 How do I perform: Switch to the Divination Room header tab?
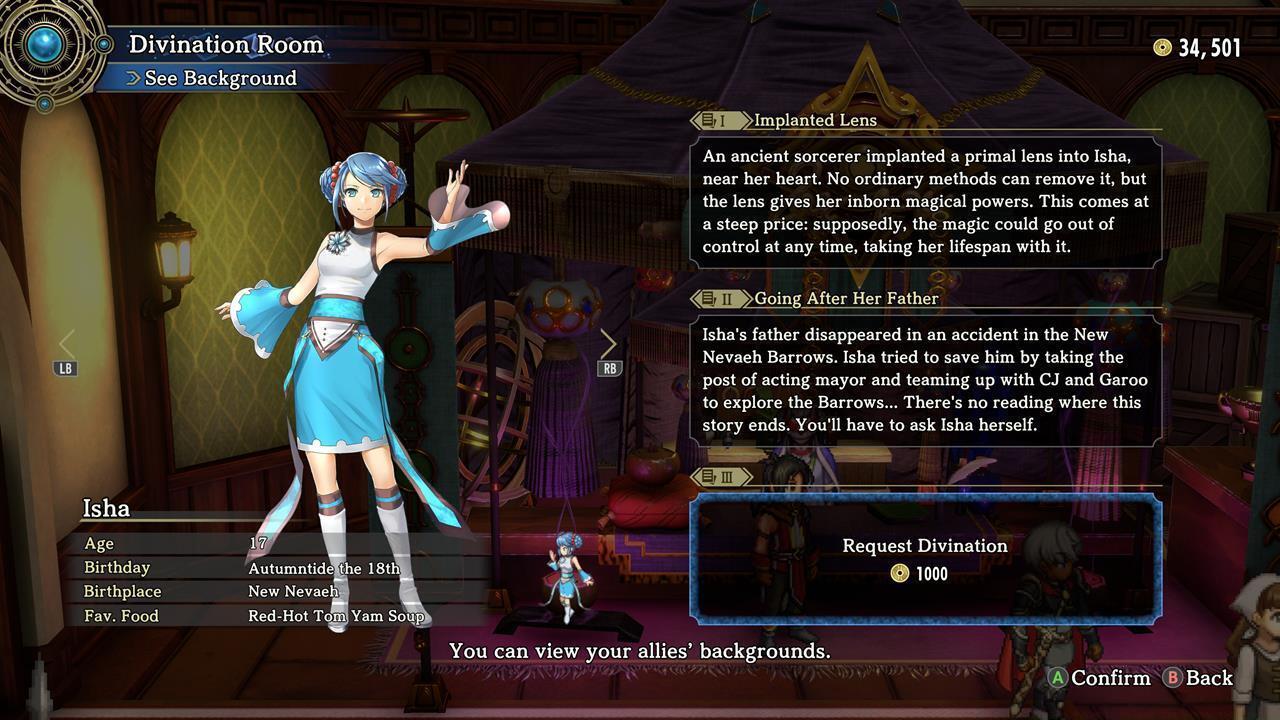[224, 45]
